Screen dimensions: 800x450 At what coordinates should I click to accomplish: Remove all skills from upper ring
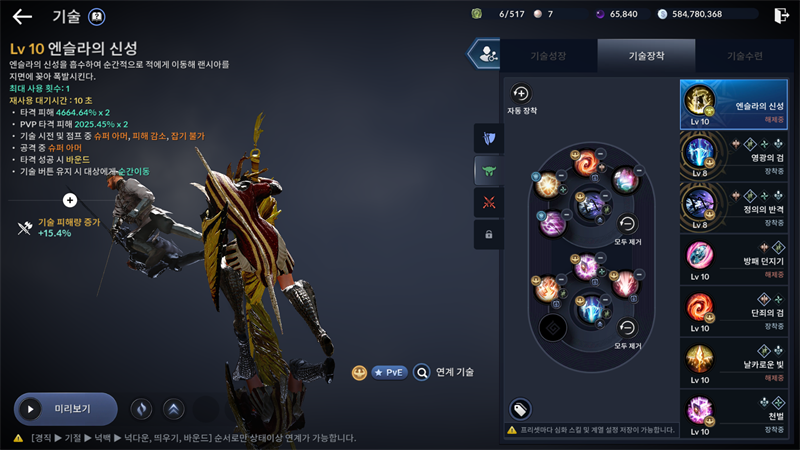pyautogui.click(x=628, y=225)
